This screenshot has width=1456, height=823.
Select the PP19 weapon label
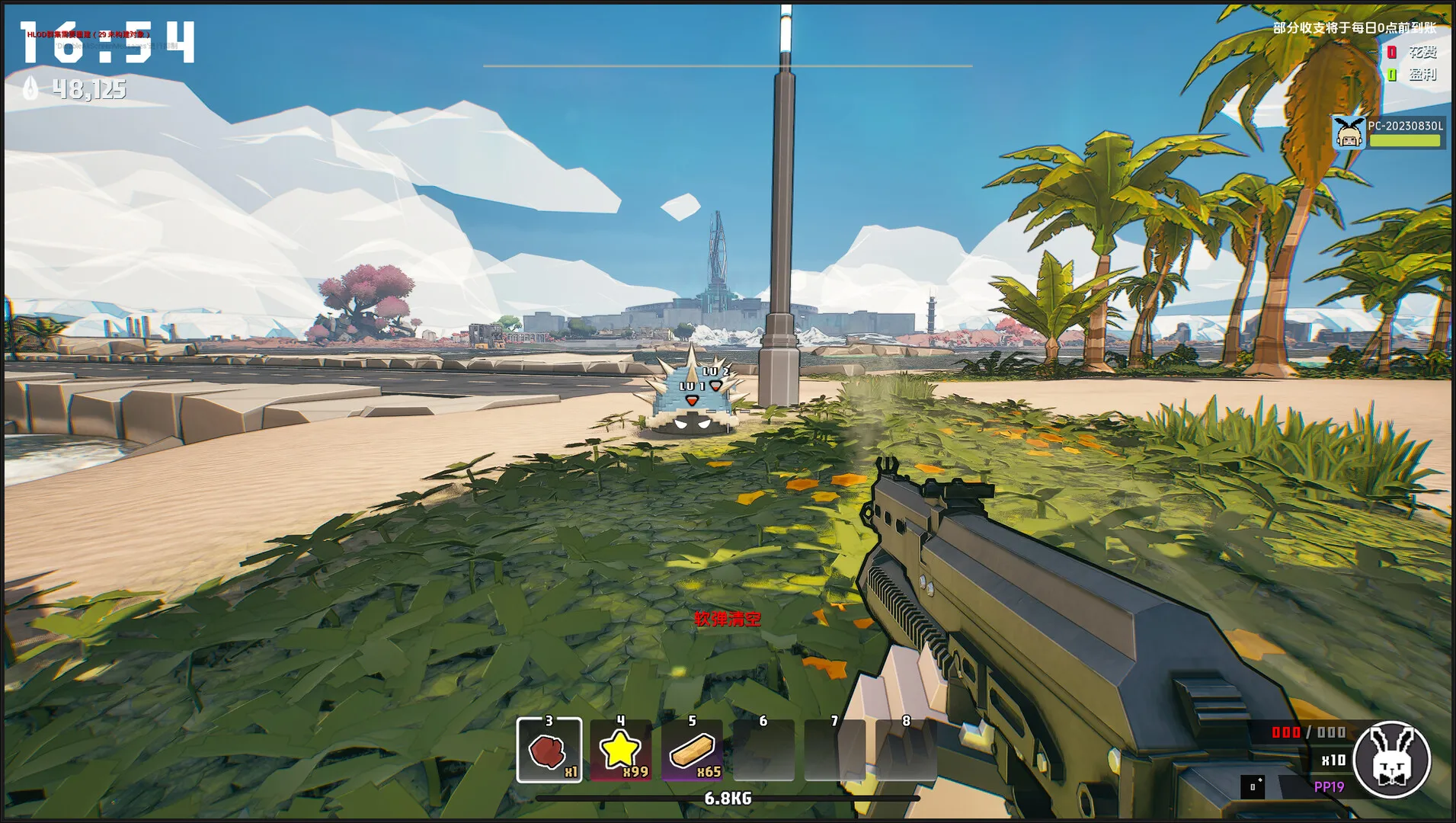(x=1329, y=786)
